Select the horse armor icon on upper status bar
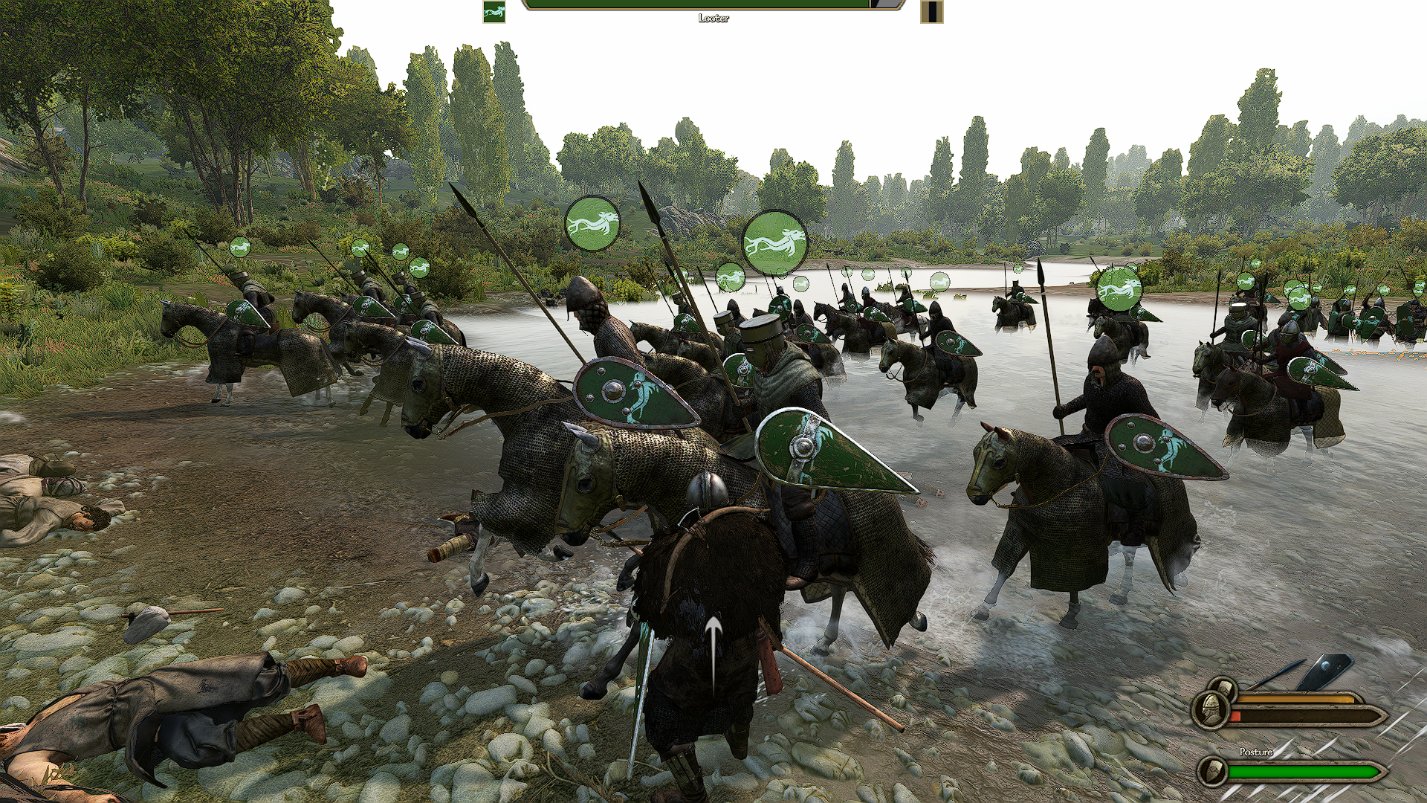1427x803 pixels. point(1222,686)
